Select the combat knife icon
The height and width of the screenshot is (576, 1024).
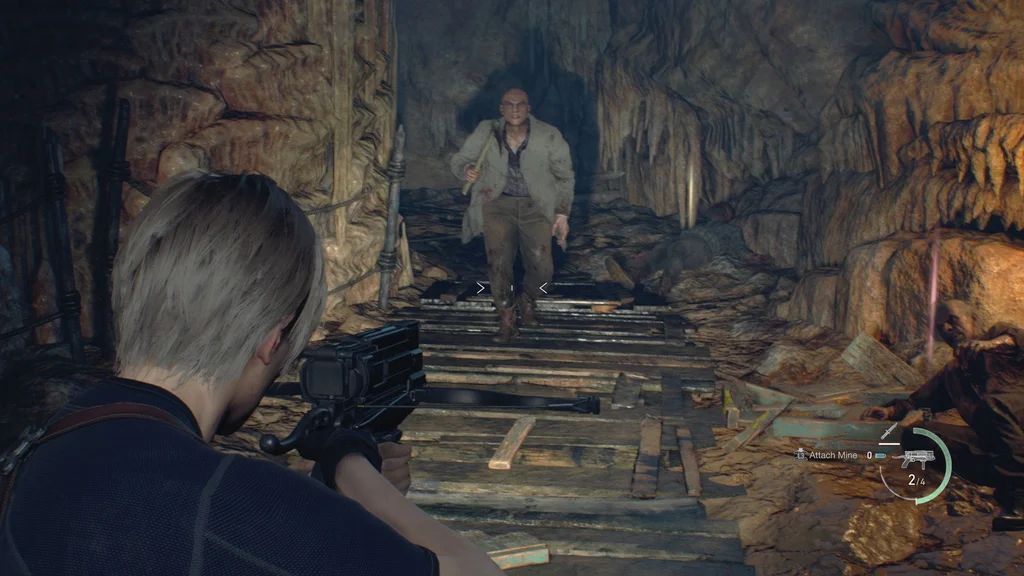click(x=889, y=432)
